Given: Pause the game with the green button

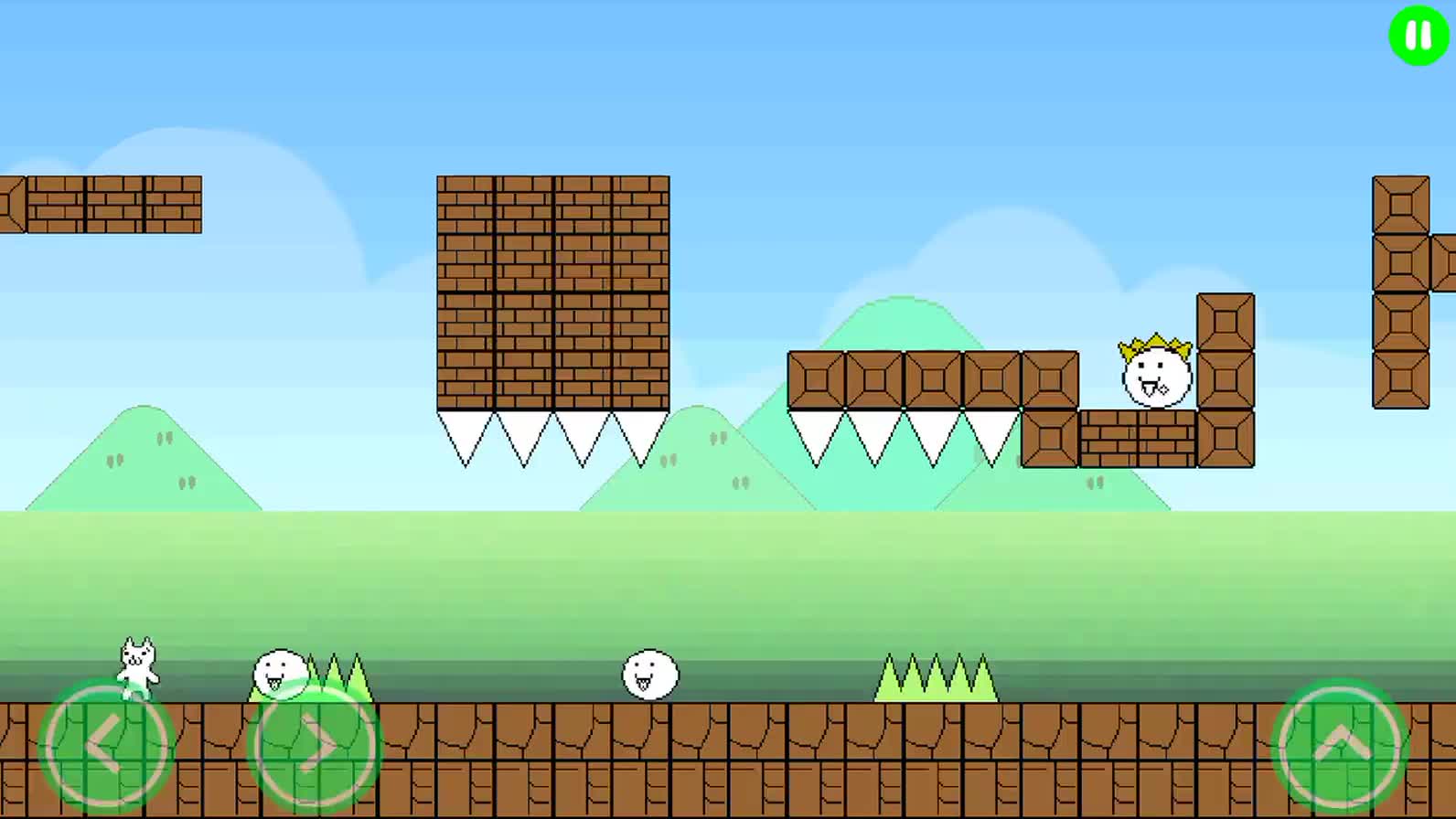Looking at the screenshot, I should (1419, 36).
